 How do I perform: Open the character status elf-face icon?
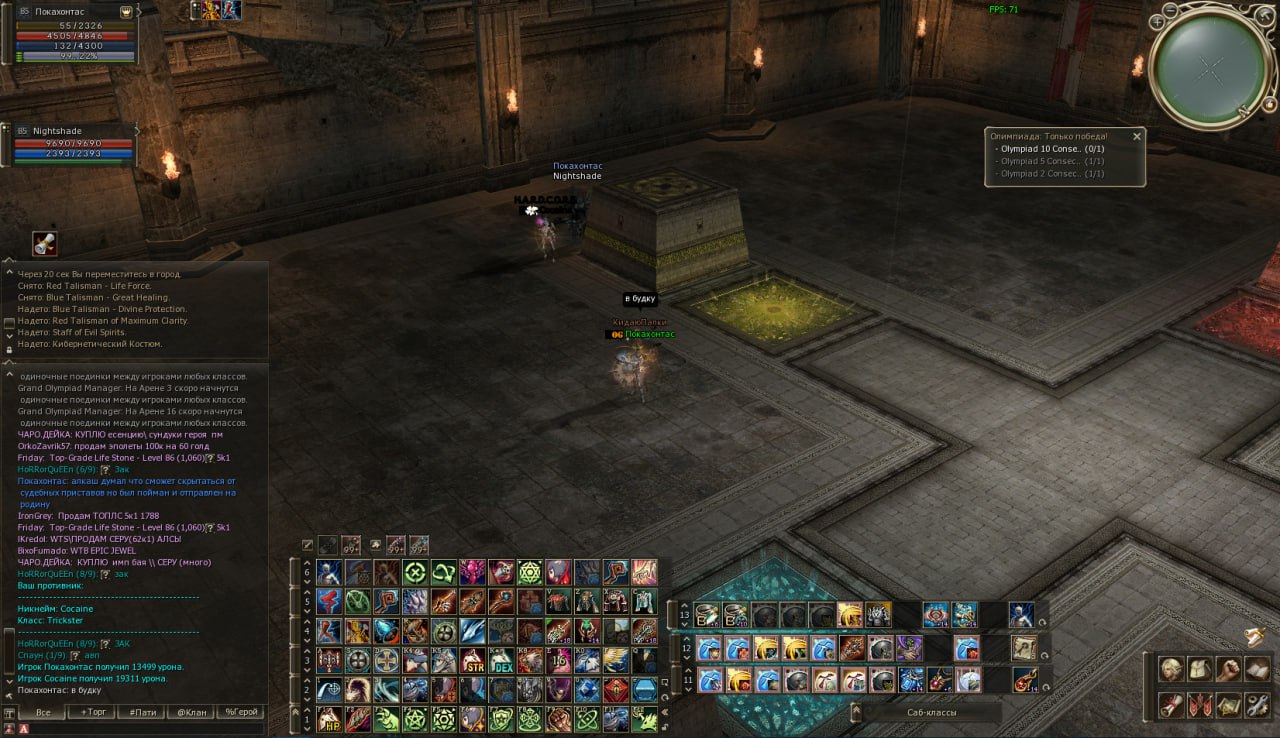[x=1170, y=669]
